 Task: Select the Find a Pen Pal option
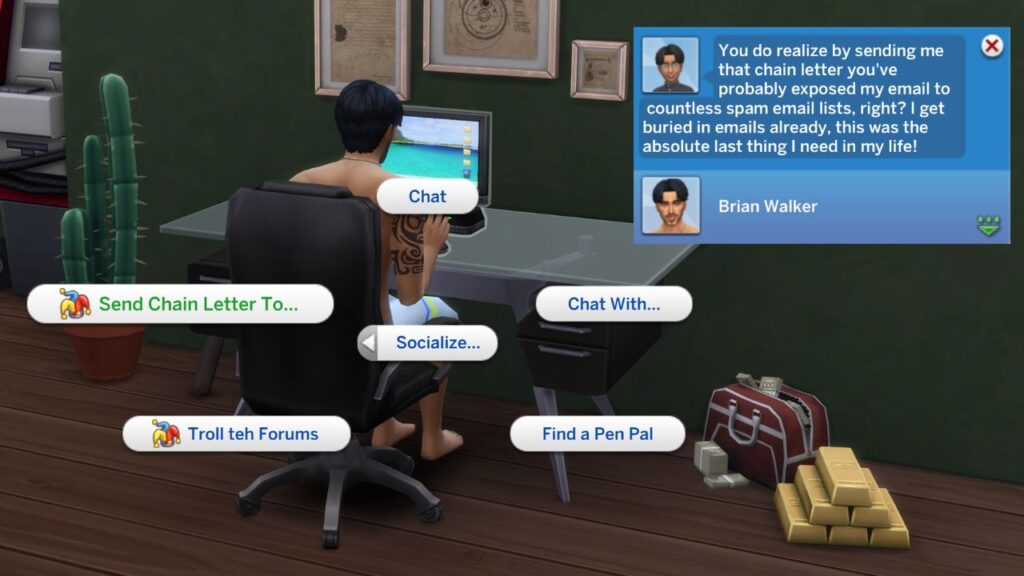(597, 434)
